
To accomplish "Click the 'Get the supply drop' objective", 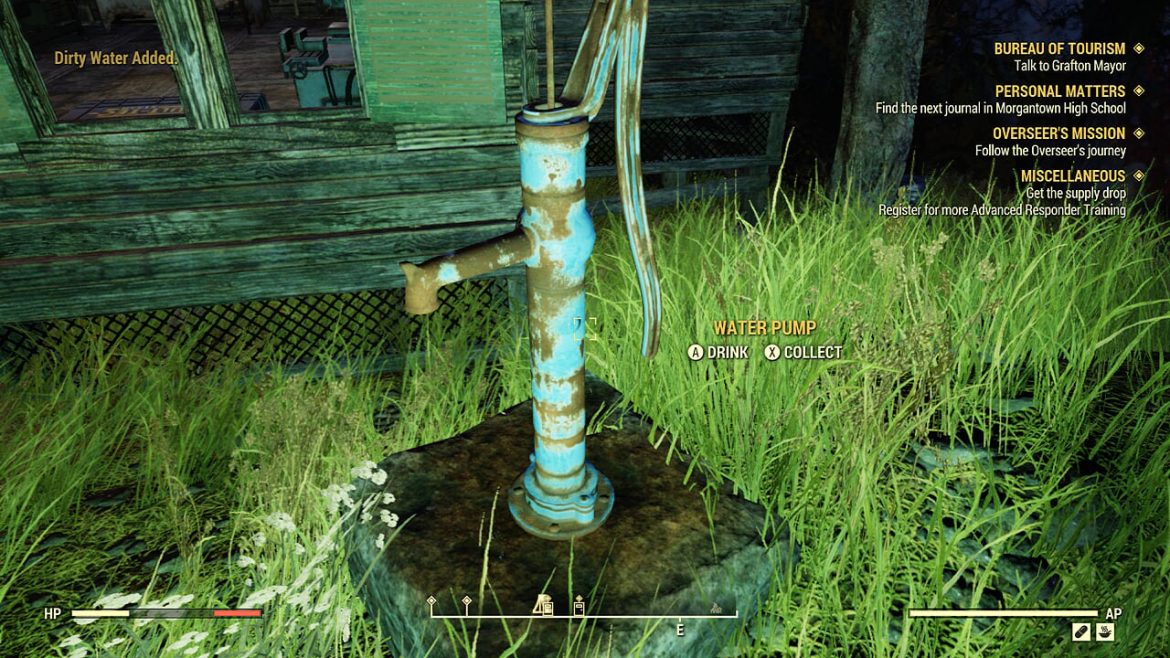I will click(1075, 193).
